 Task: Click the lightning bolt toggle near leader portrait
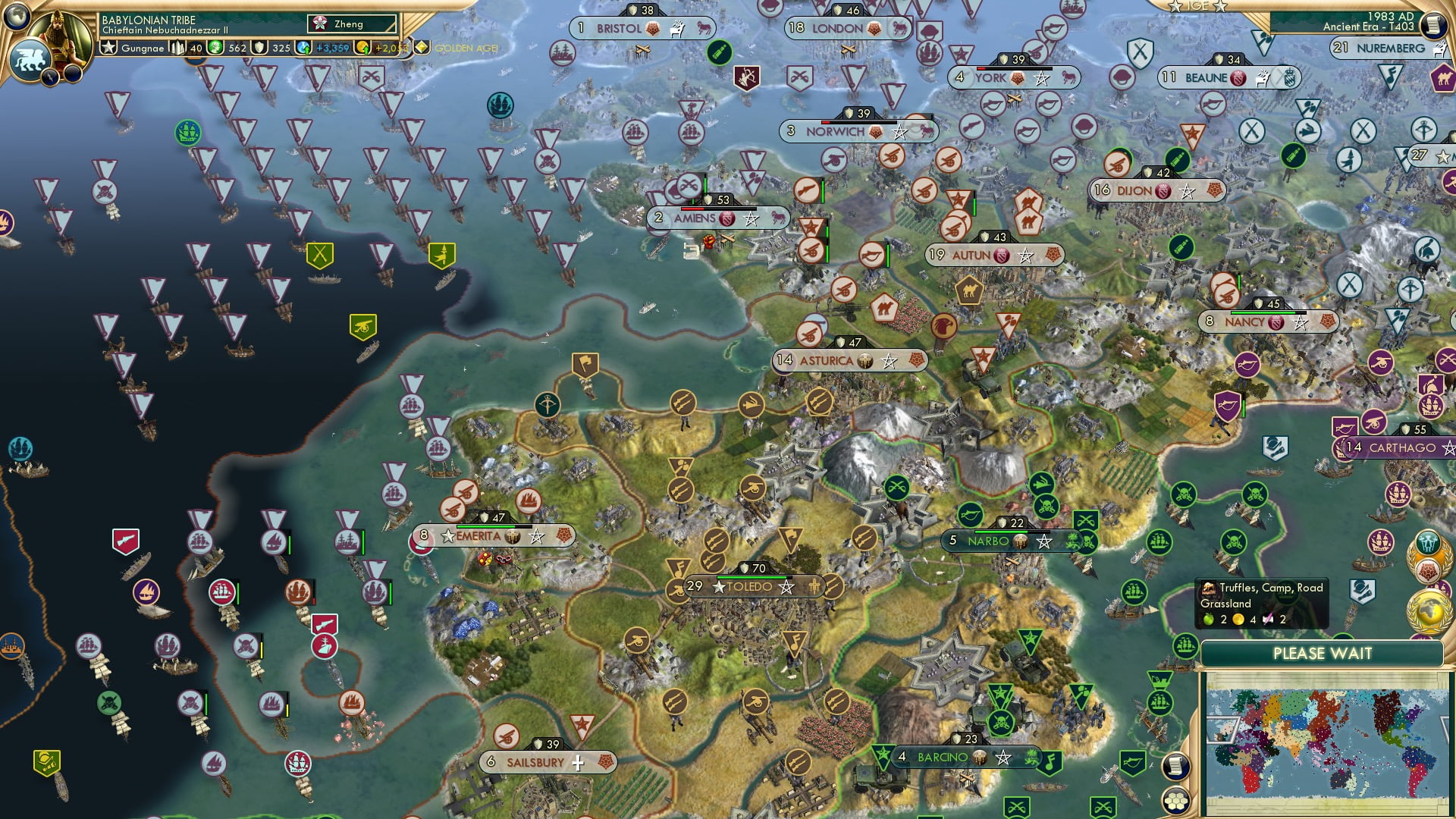coord(50,77)
